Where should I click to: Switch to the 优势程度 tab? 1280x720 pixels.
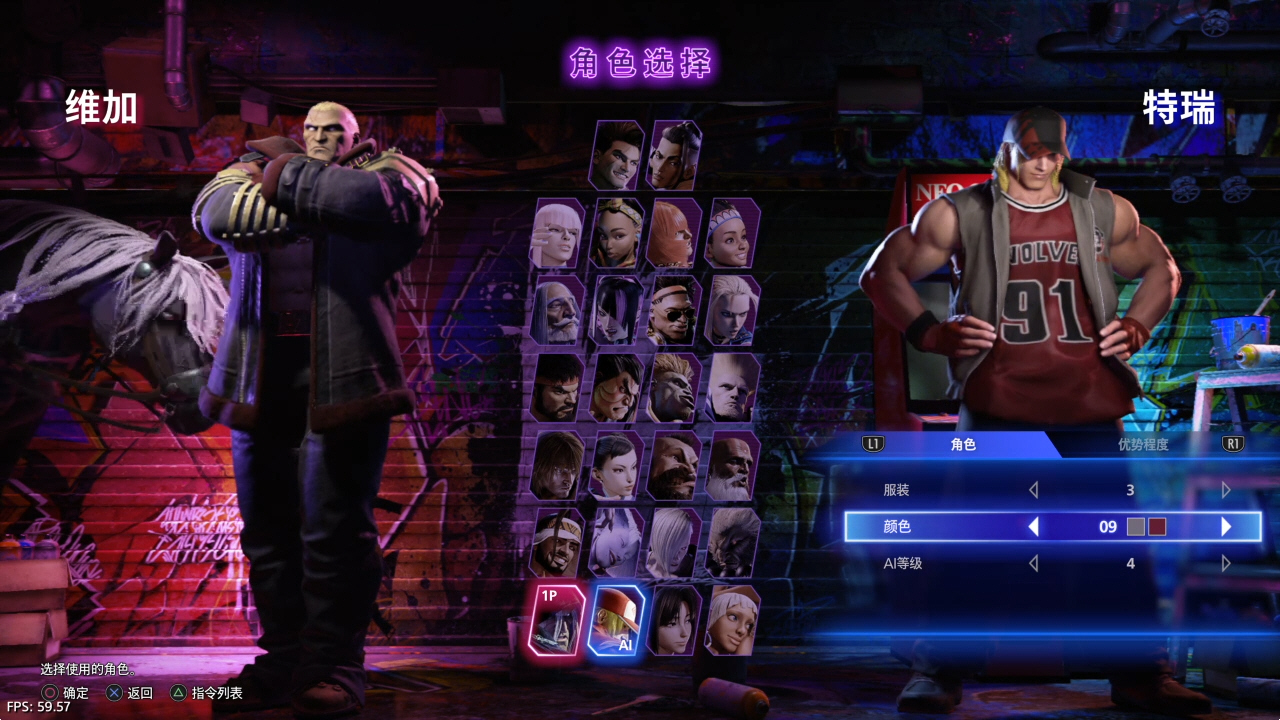[1143, 445]
